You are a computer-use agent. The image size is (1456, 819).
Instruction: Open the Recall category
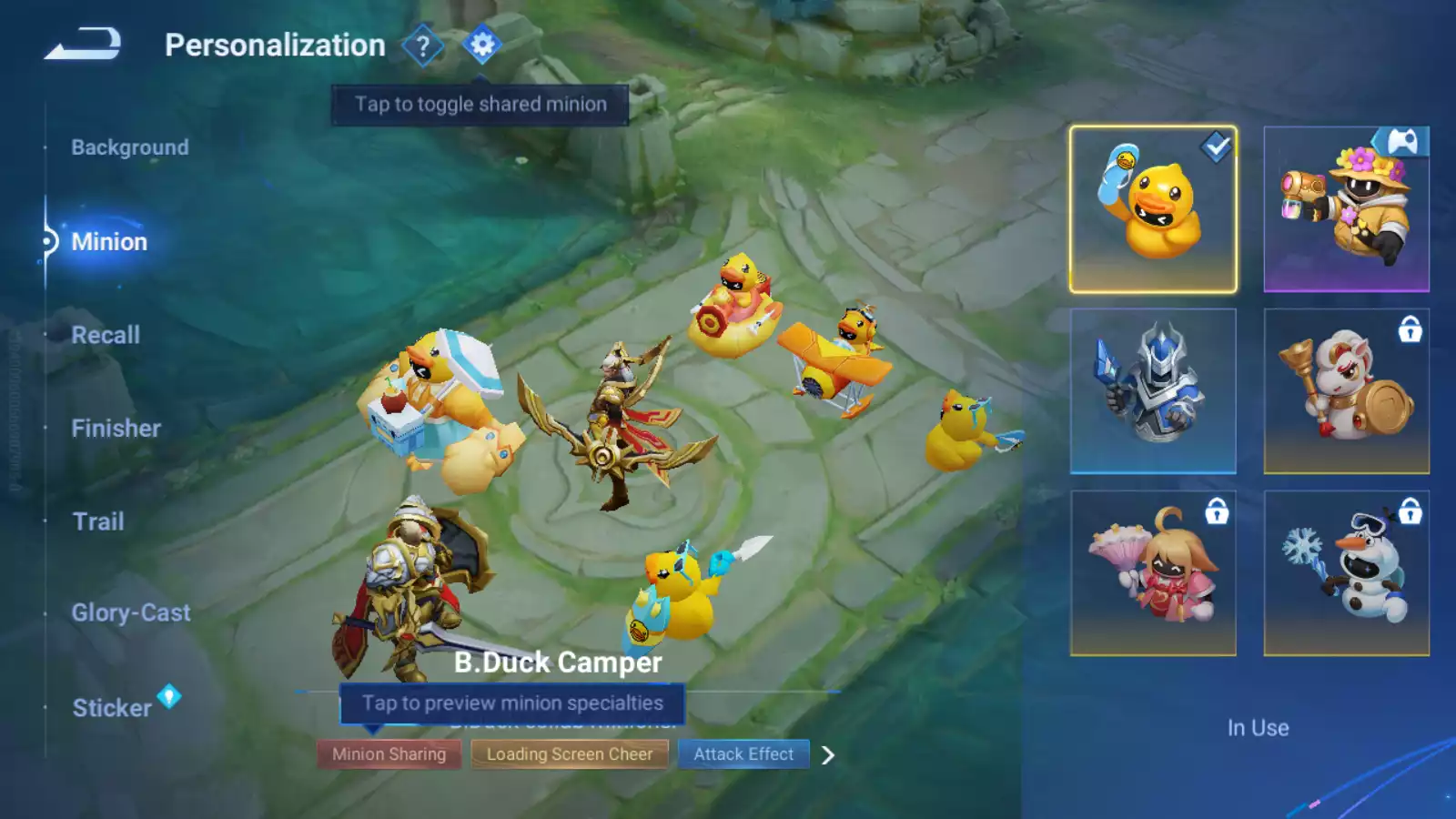tap(106, 335)
